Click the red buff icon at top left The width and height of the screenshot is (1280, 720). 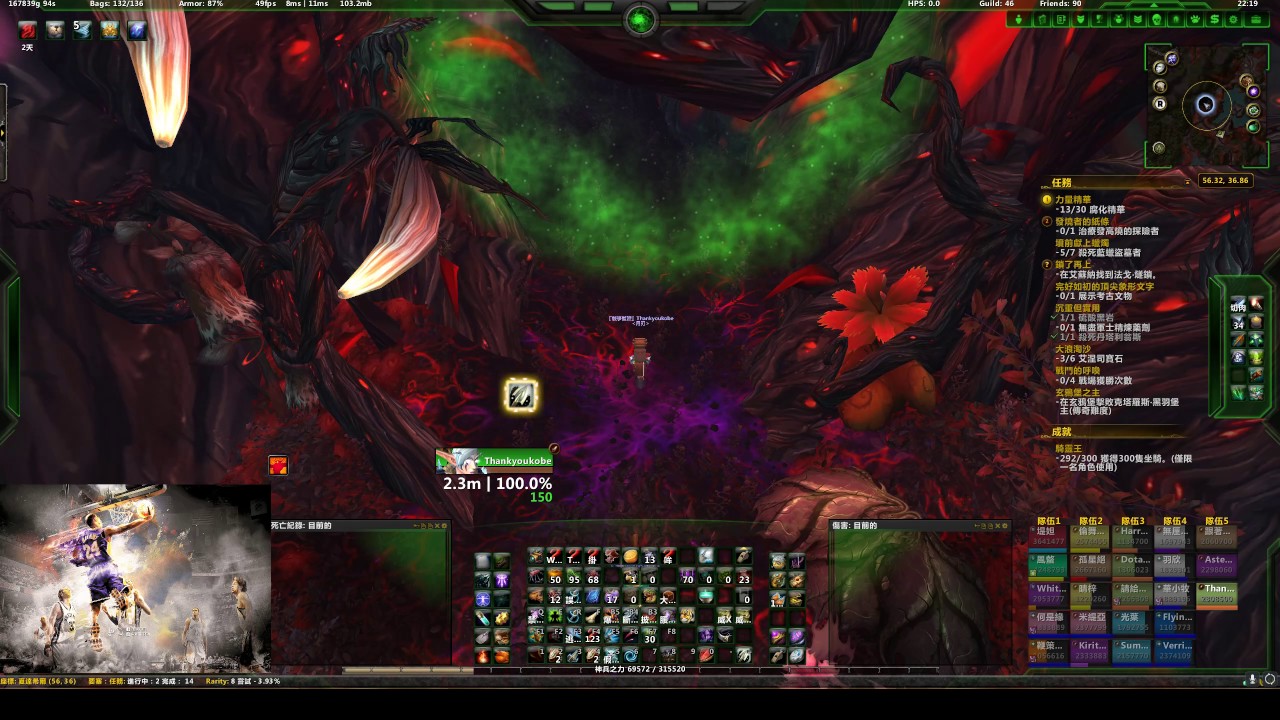coord(28,31)
